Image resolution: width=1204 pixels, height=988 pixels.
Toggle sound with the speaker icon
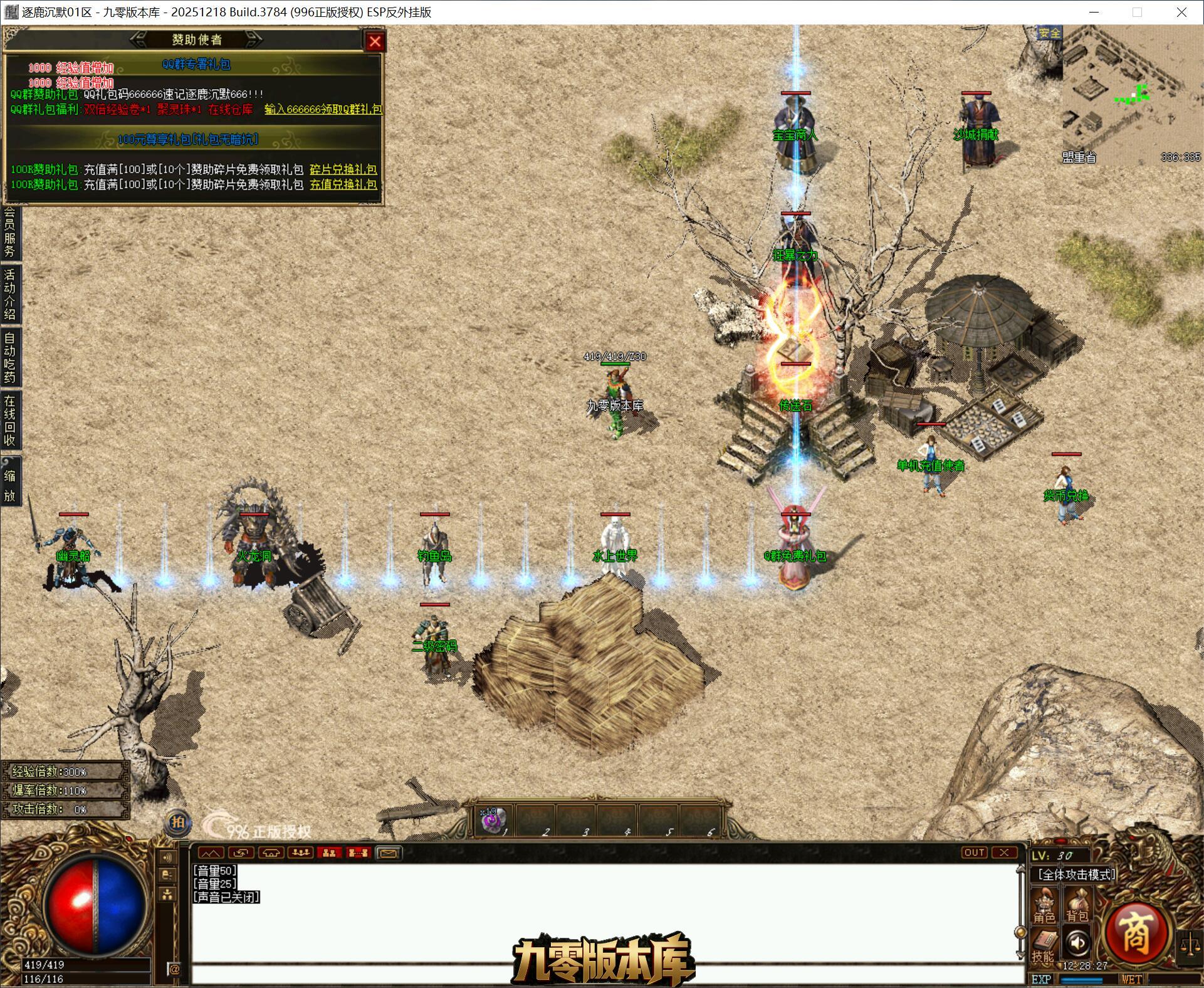(x=1077, y=943)
